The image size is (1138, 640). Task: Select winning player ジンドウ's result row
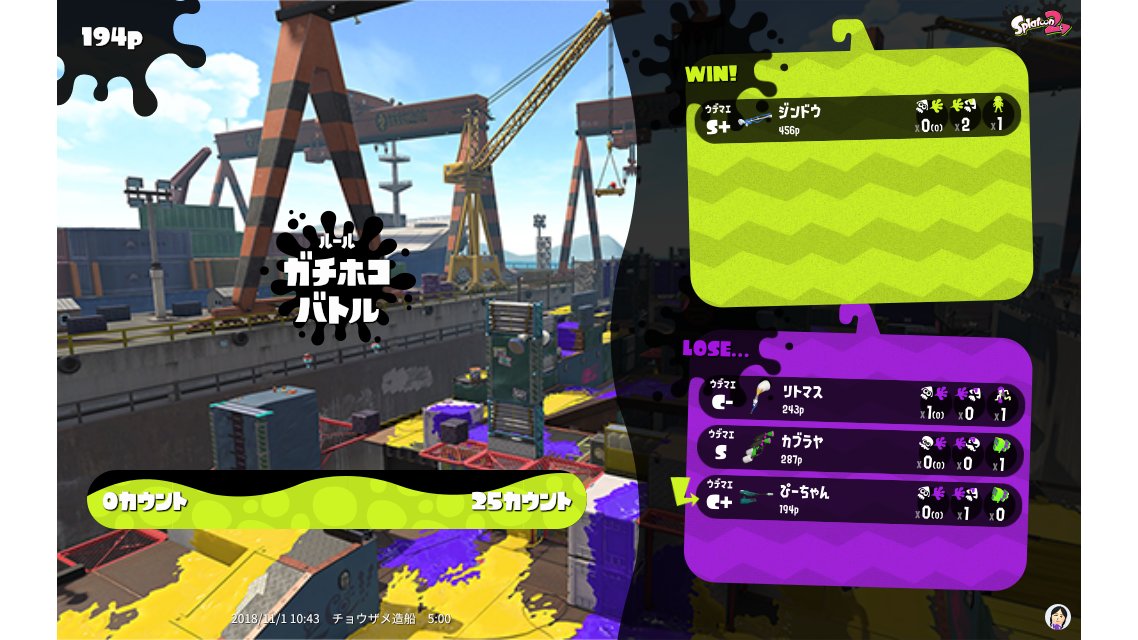tap(857, 118)
